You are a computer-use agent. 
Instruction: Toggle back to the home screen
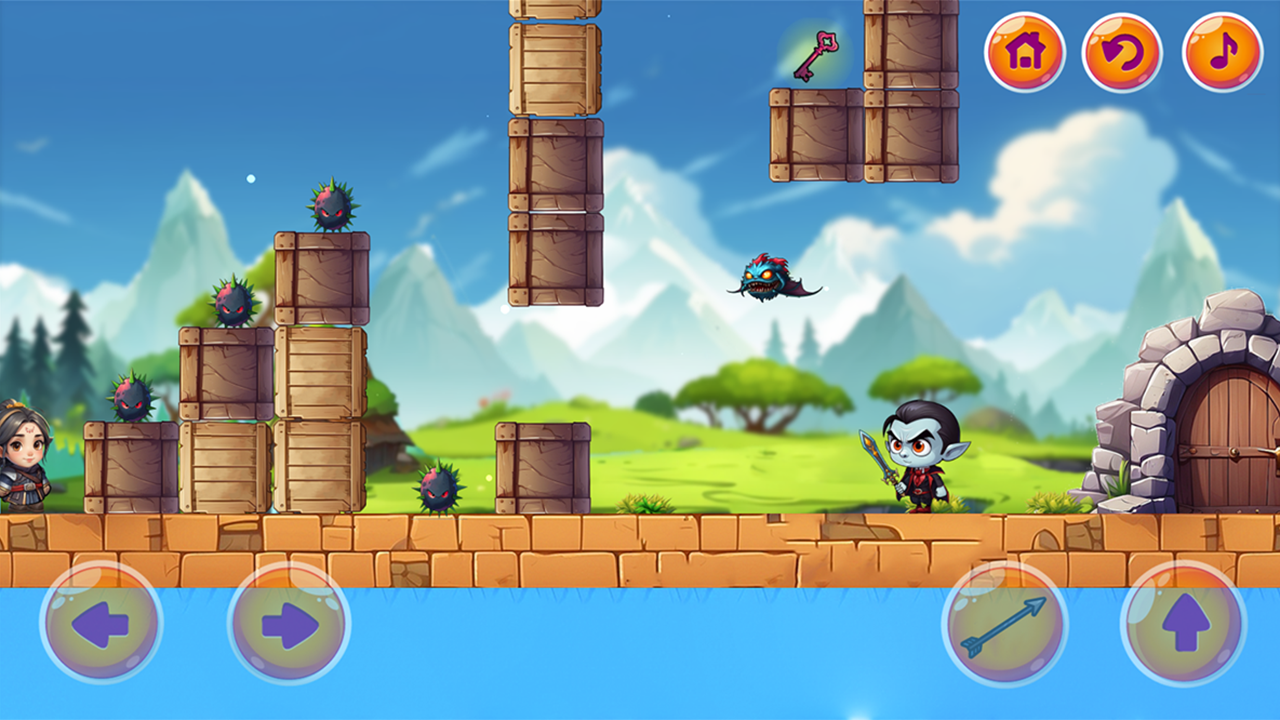(1024, 52)
